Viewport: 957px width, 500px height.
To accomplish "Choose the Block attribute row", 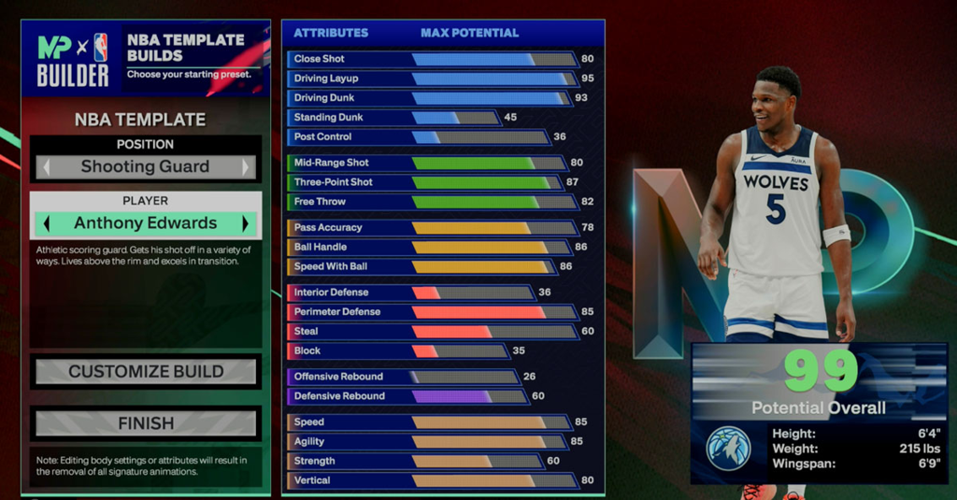I will [x=400, y=351].
